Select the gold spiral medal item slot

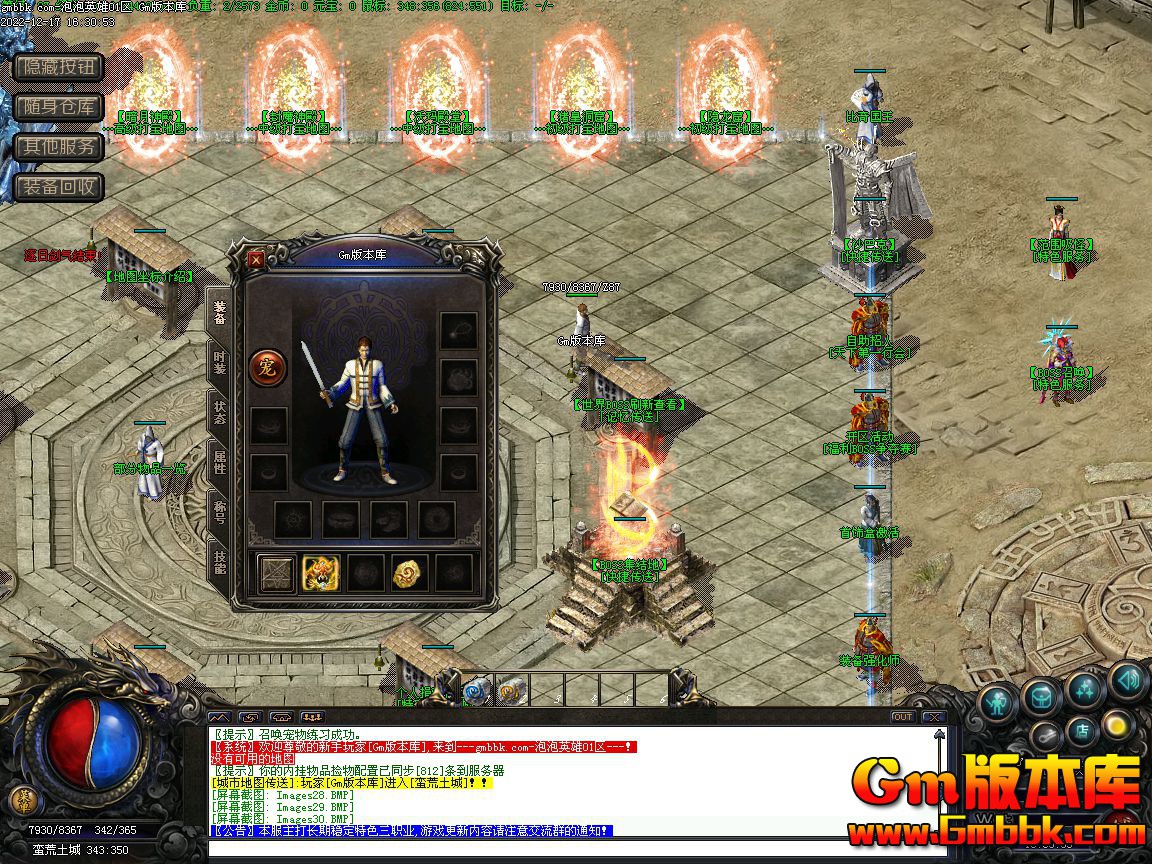tap(409, 573)
